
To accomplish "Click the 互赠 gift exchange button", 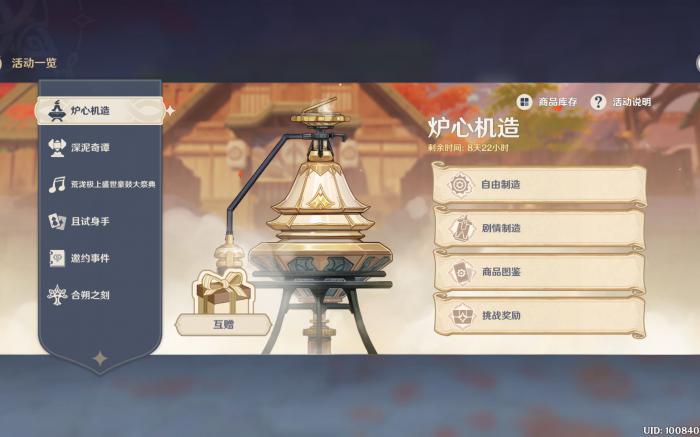I will (223, 324).
